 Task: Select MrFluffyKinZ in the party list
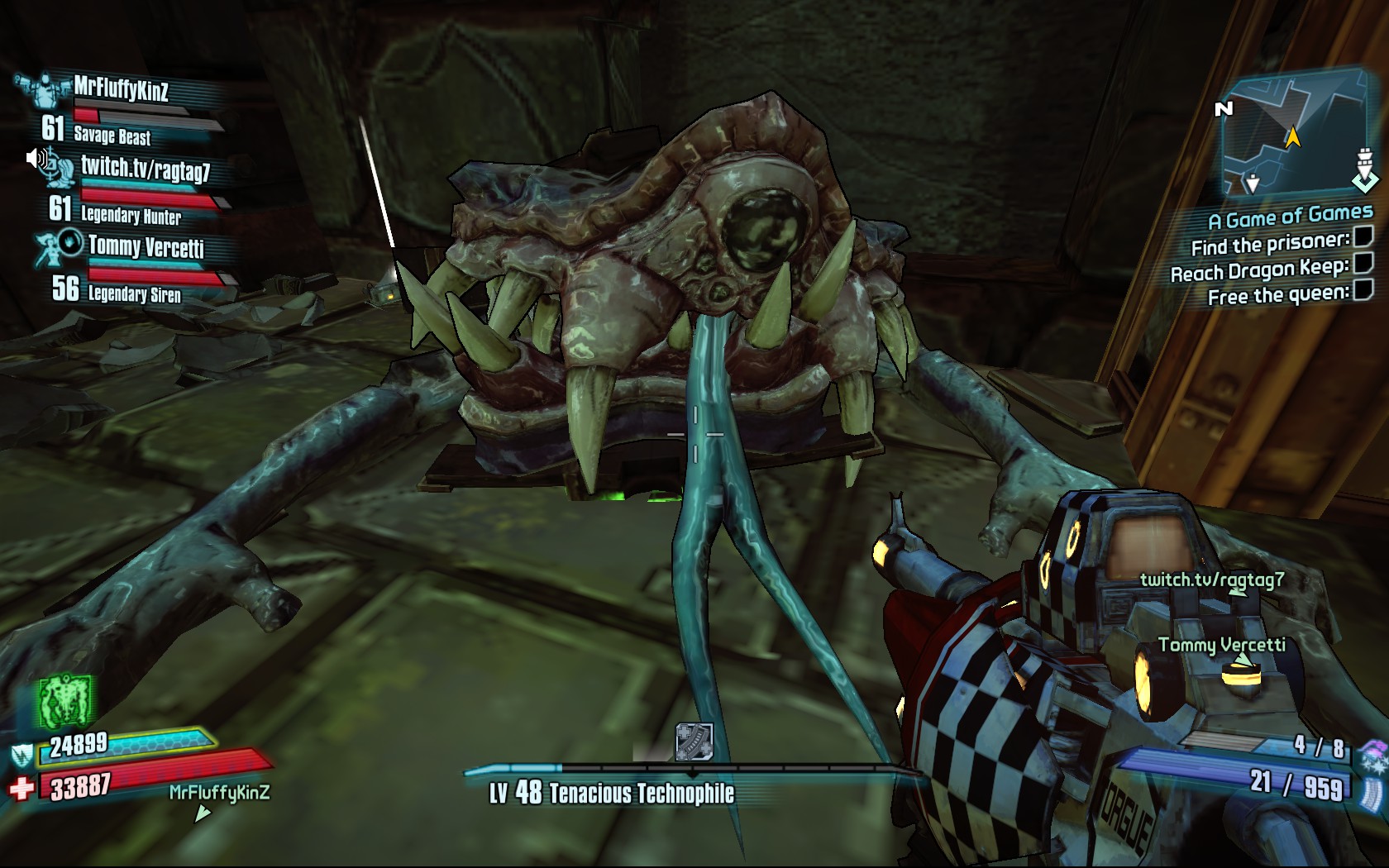click(x=121, y=88)
